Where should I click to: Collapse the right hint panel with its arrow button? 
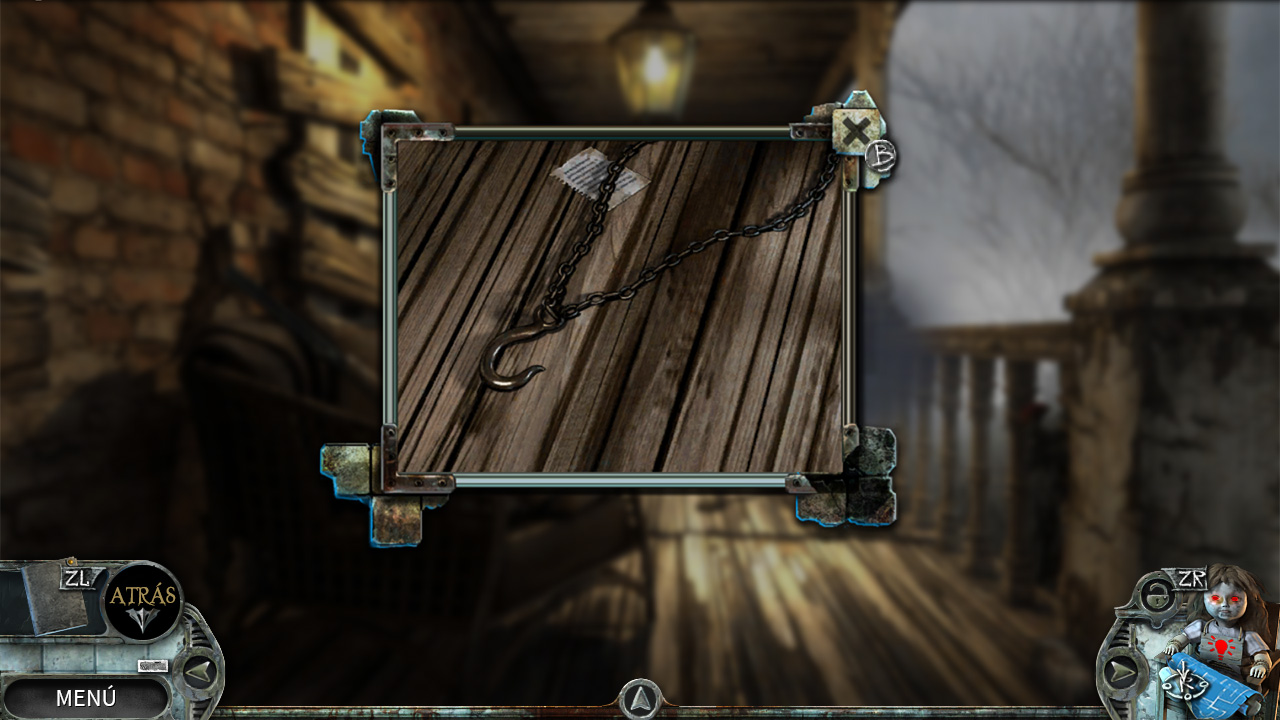point(1120,670)
